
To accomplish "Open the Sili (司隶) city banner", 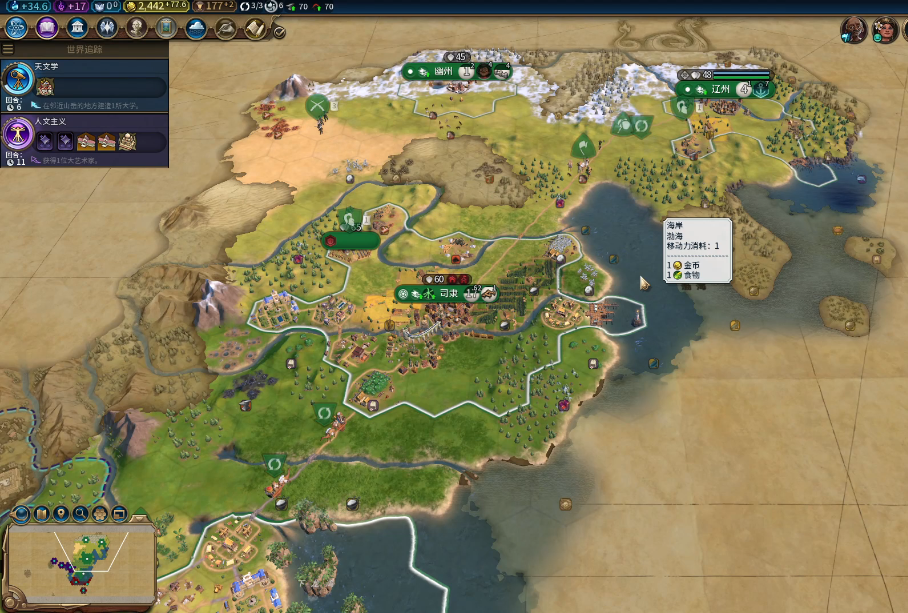I will point(447,294).
